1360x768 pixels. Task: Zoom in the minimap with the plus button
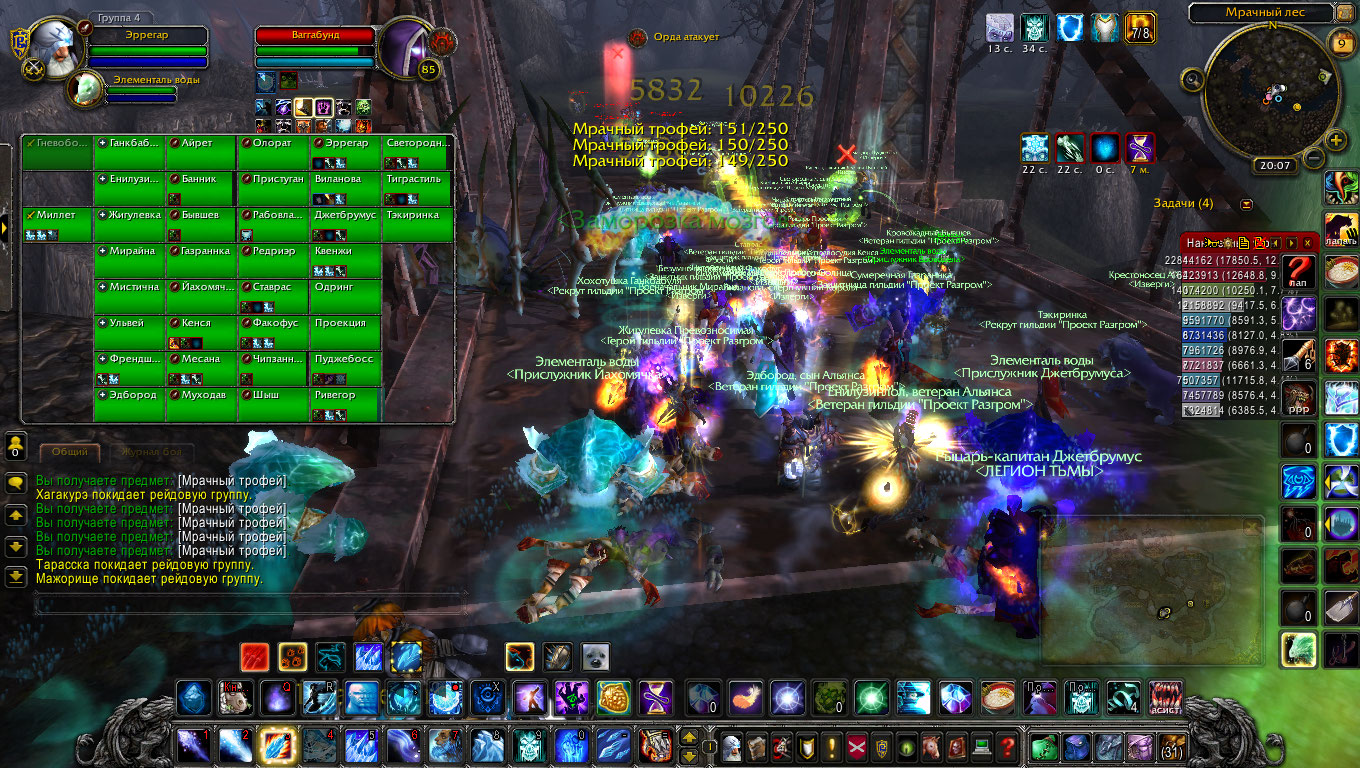pyautogui.click(x=1335, y=139)
